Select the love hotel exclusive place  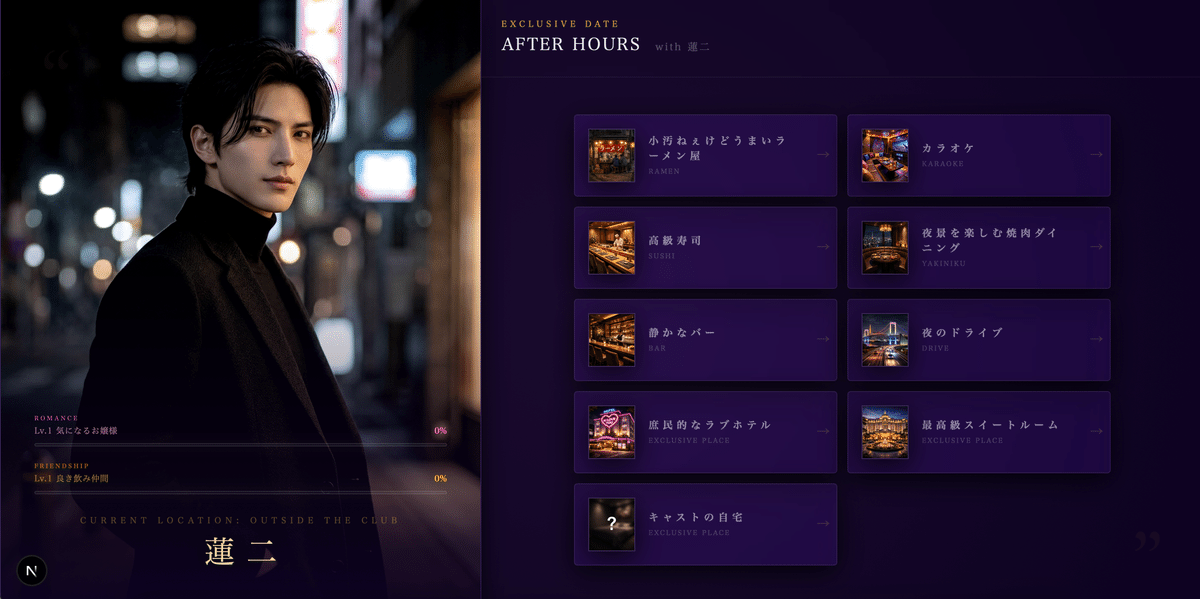[x=705, y=432]
